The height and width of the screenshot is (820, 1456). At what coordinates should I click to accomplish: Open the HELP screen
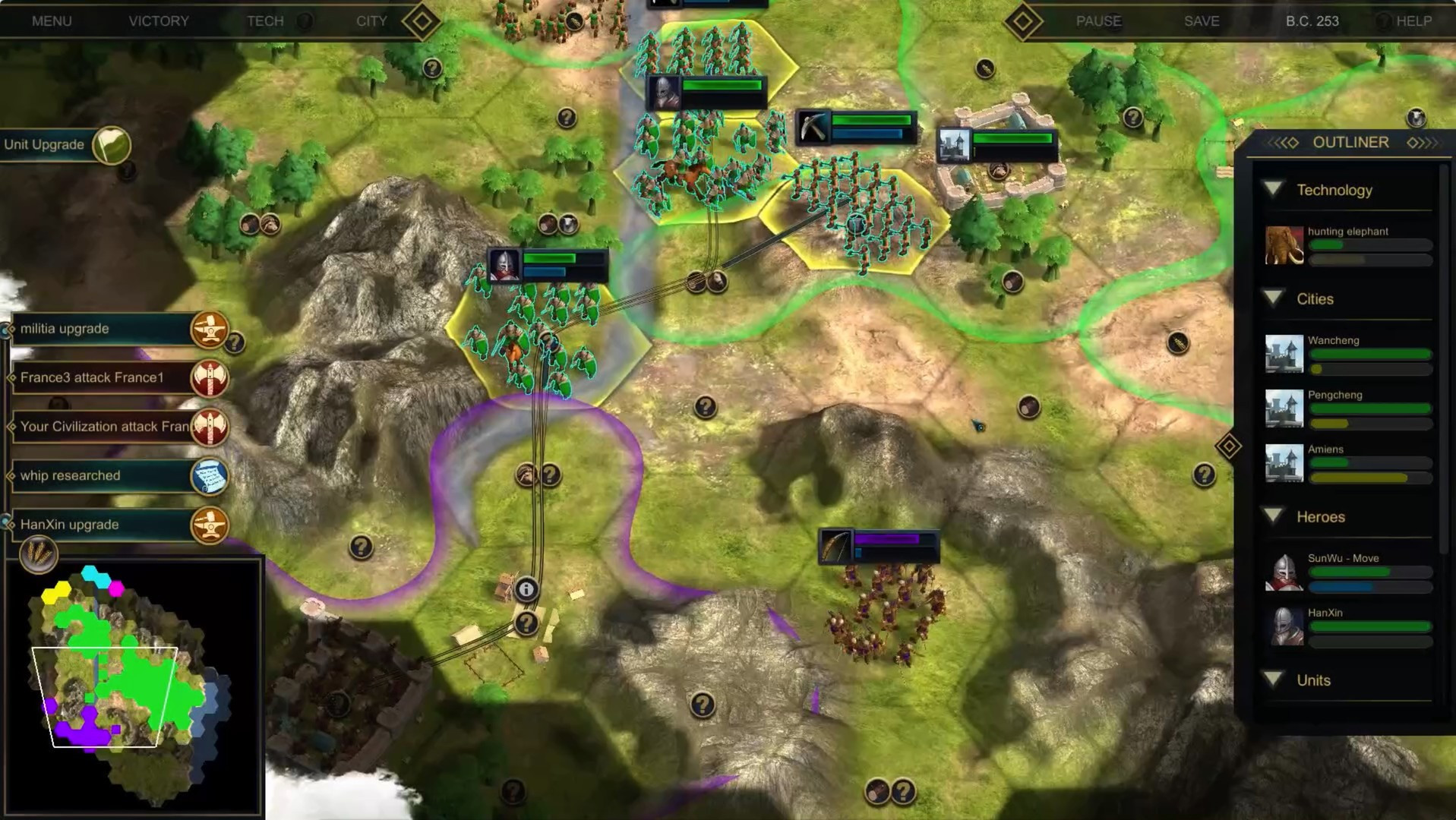point(1413,21)
